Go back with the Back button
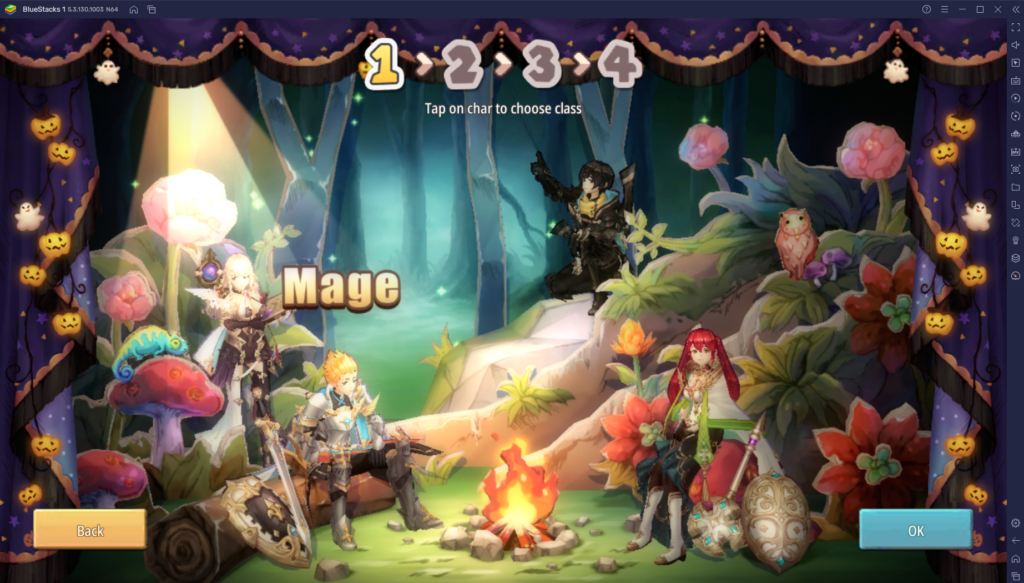 [90, 529]
